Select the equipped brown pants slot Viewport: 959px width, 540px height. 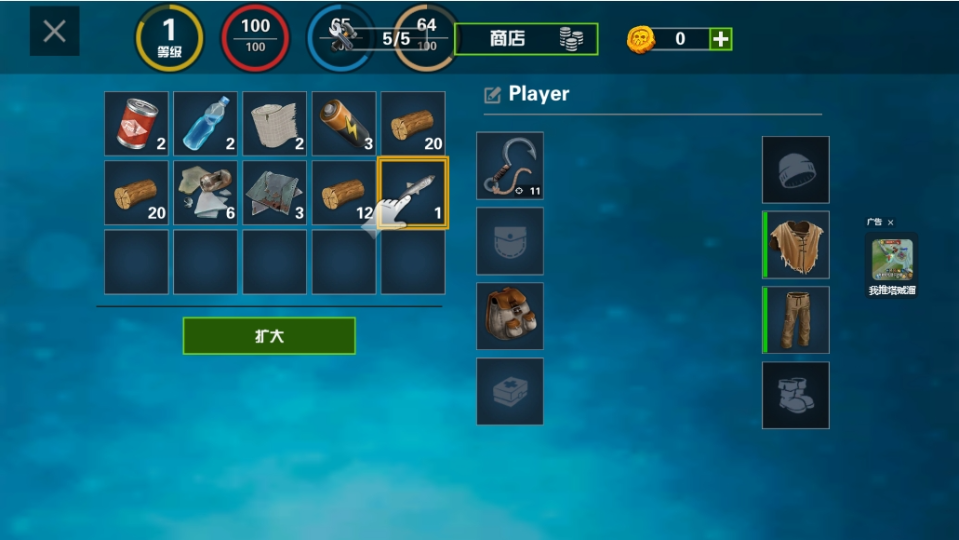pyautogui.click(x=796, y=320)
